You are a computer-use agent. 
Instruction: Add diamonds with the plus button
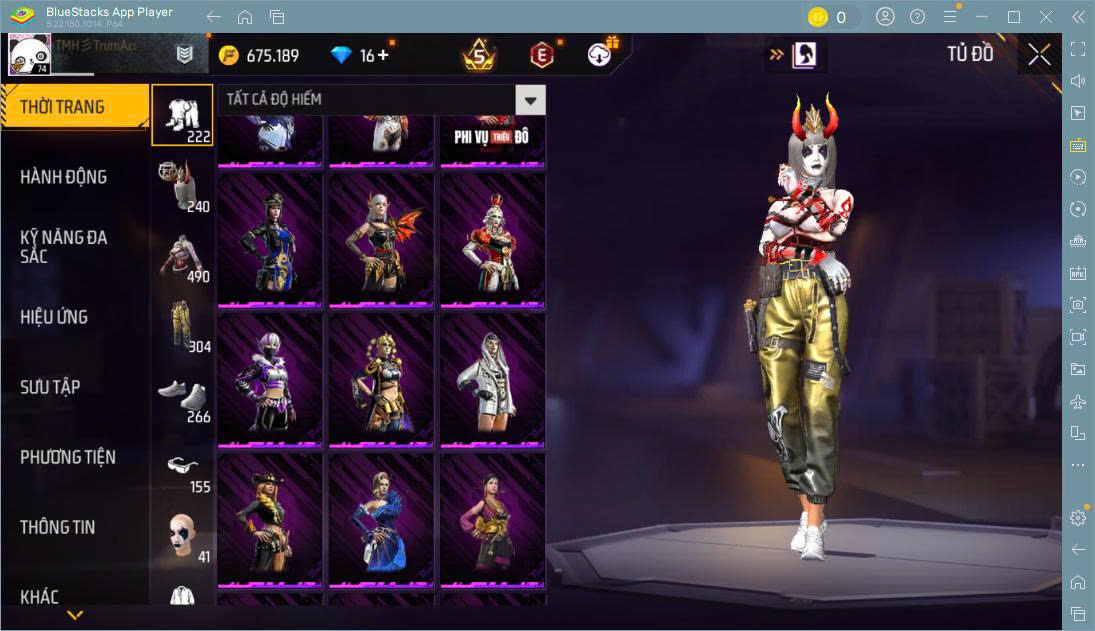[x=383, y=55]
